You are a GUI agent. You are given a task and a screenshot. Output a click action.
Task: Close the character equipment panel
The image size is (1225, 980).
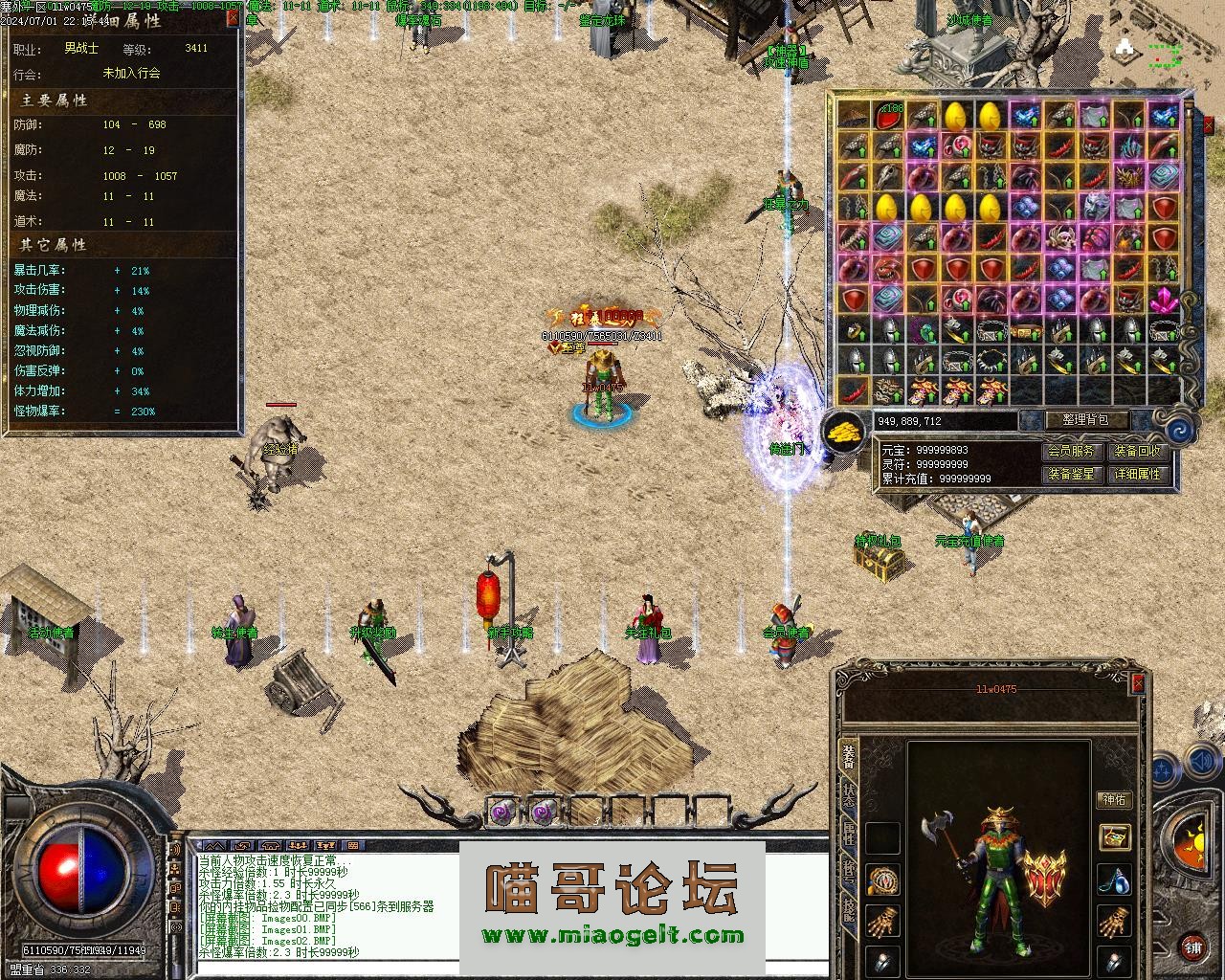[x=1138, y=683]
